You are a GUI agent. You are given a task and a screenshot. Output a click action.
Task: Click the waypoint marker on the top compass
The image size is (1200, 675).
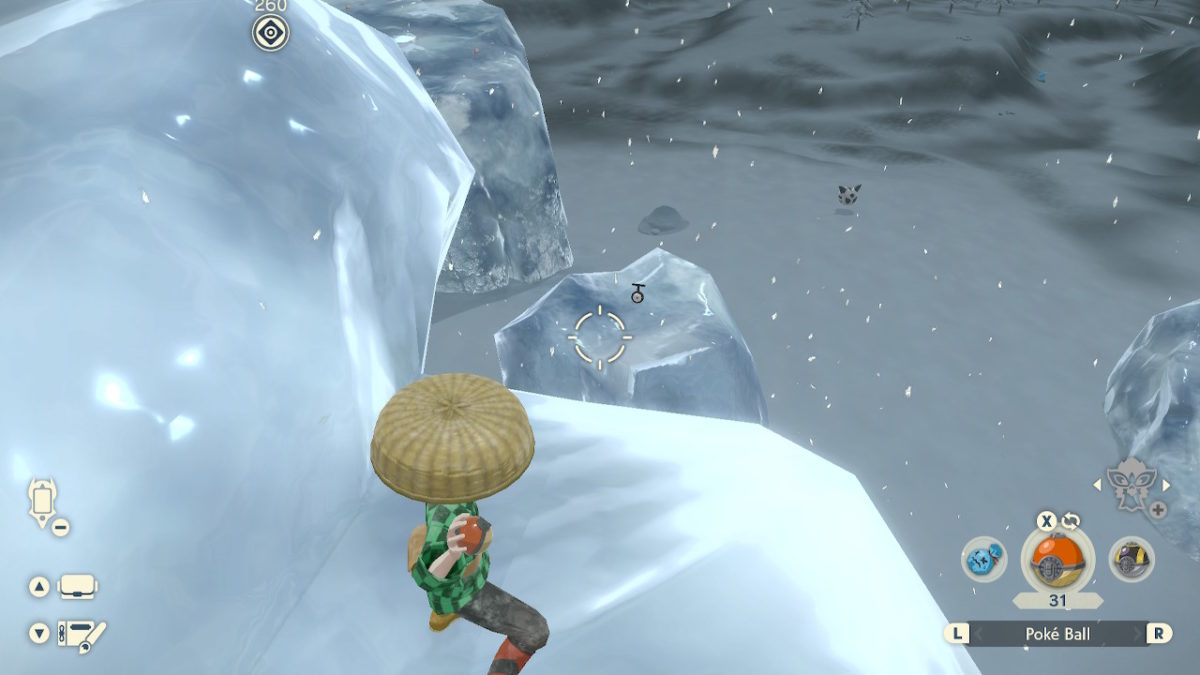coord(270,33)
